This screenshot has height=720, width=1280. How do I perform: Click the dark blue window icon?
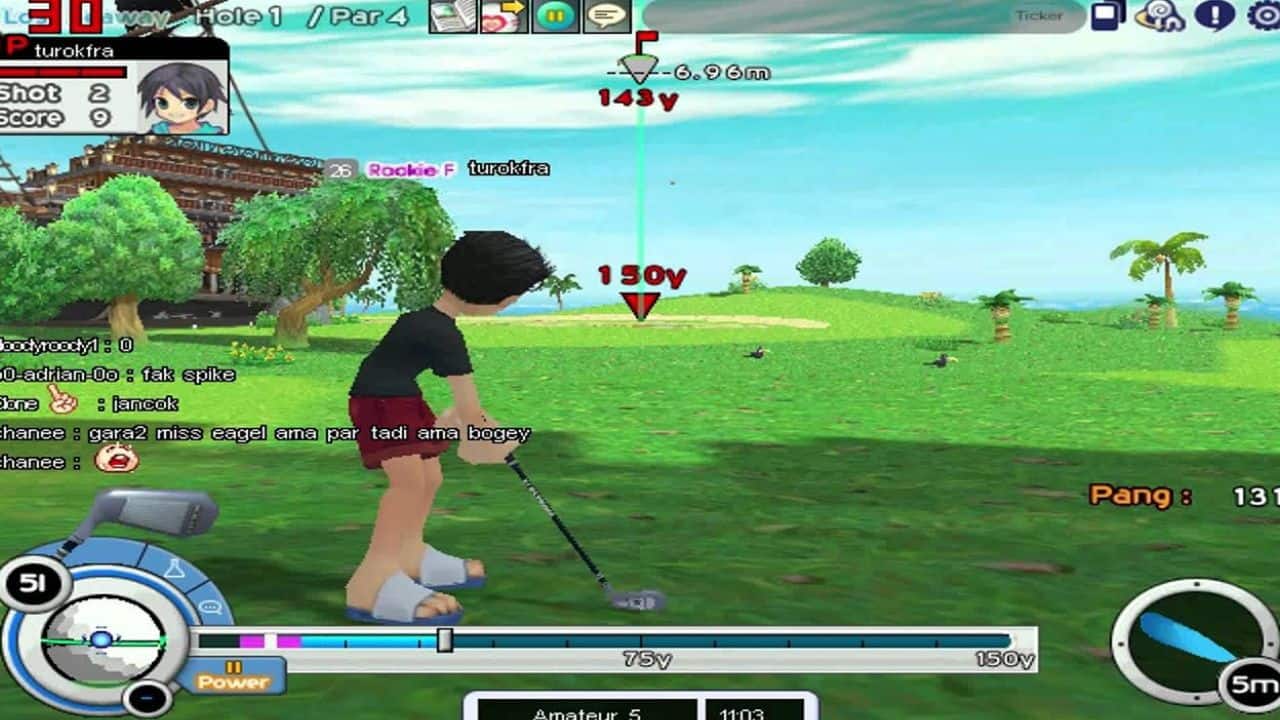click(1108, 15)
